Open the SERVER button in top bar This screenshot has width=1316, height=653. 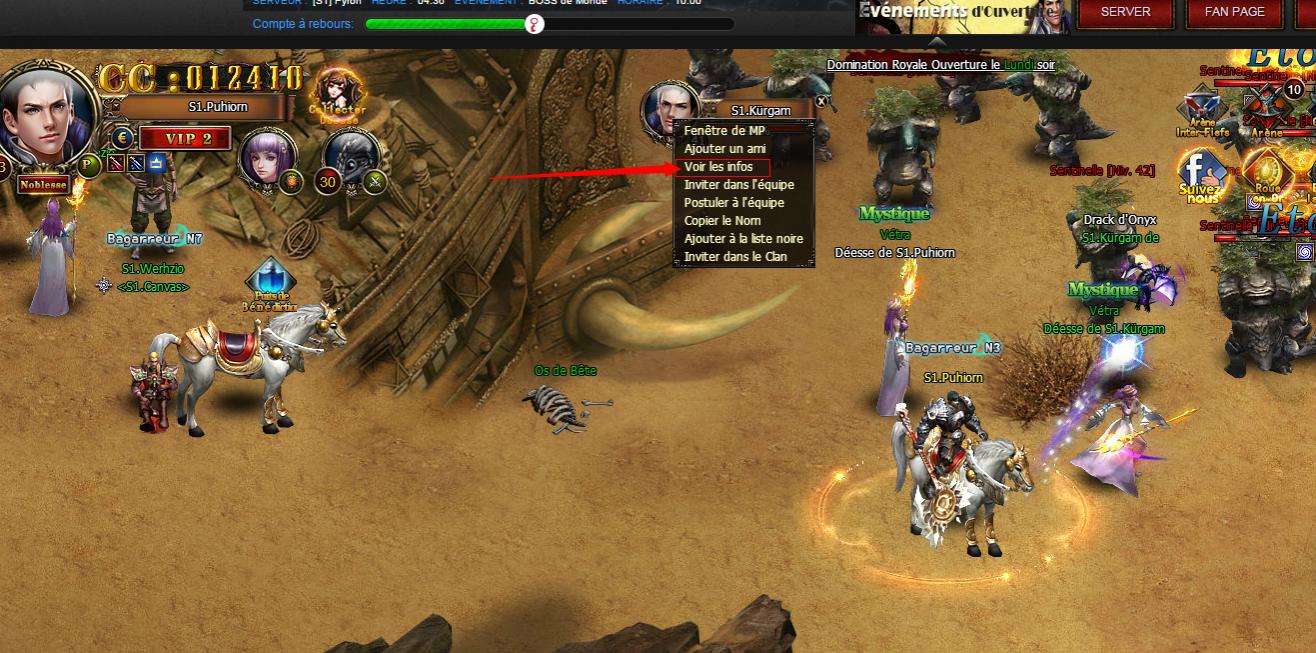point(1125,12)
